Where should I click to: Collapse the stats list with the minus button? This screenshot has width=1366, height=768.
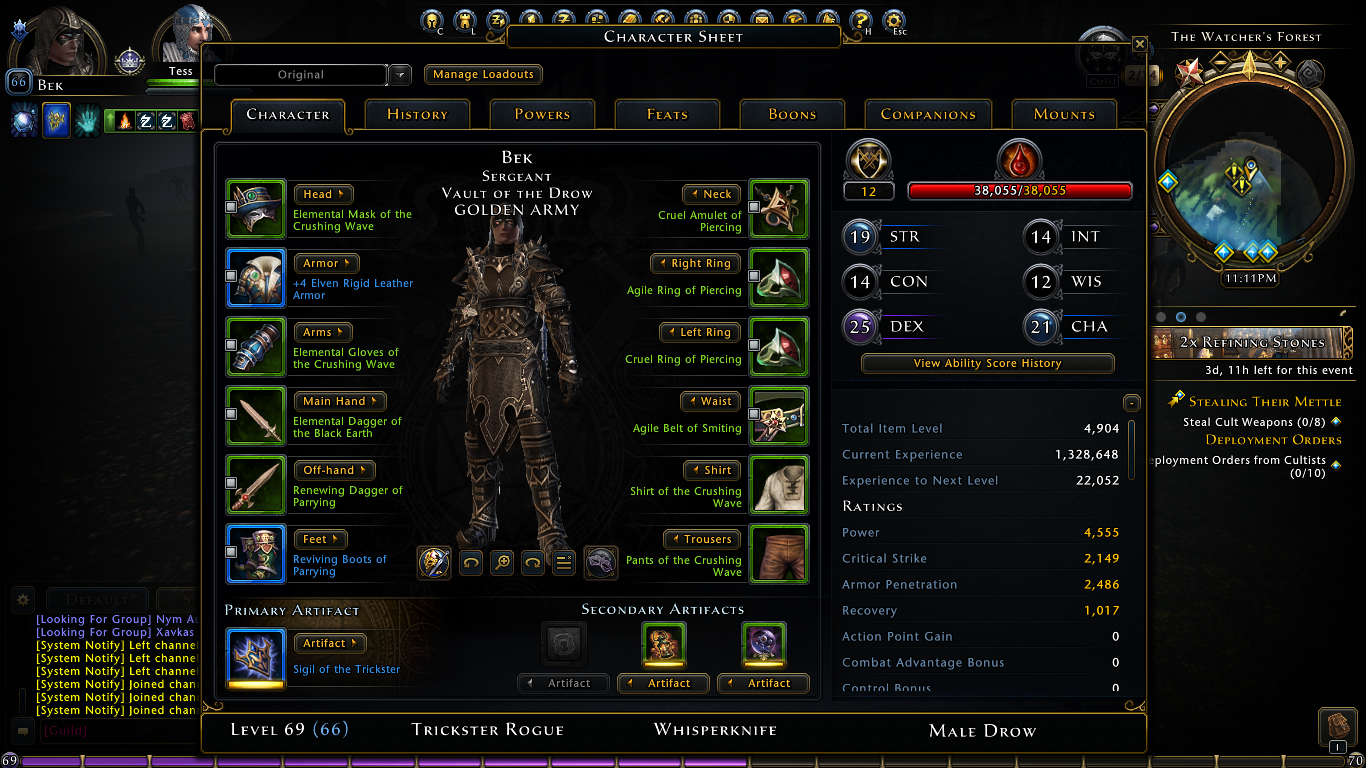[1131, 403]
